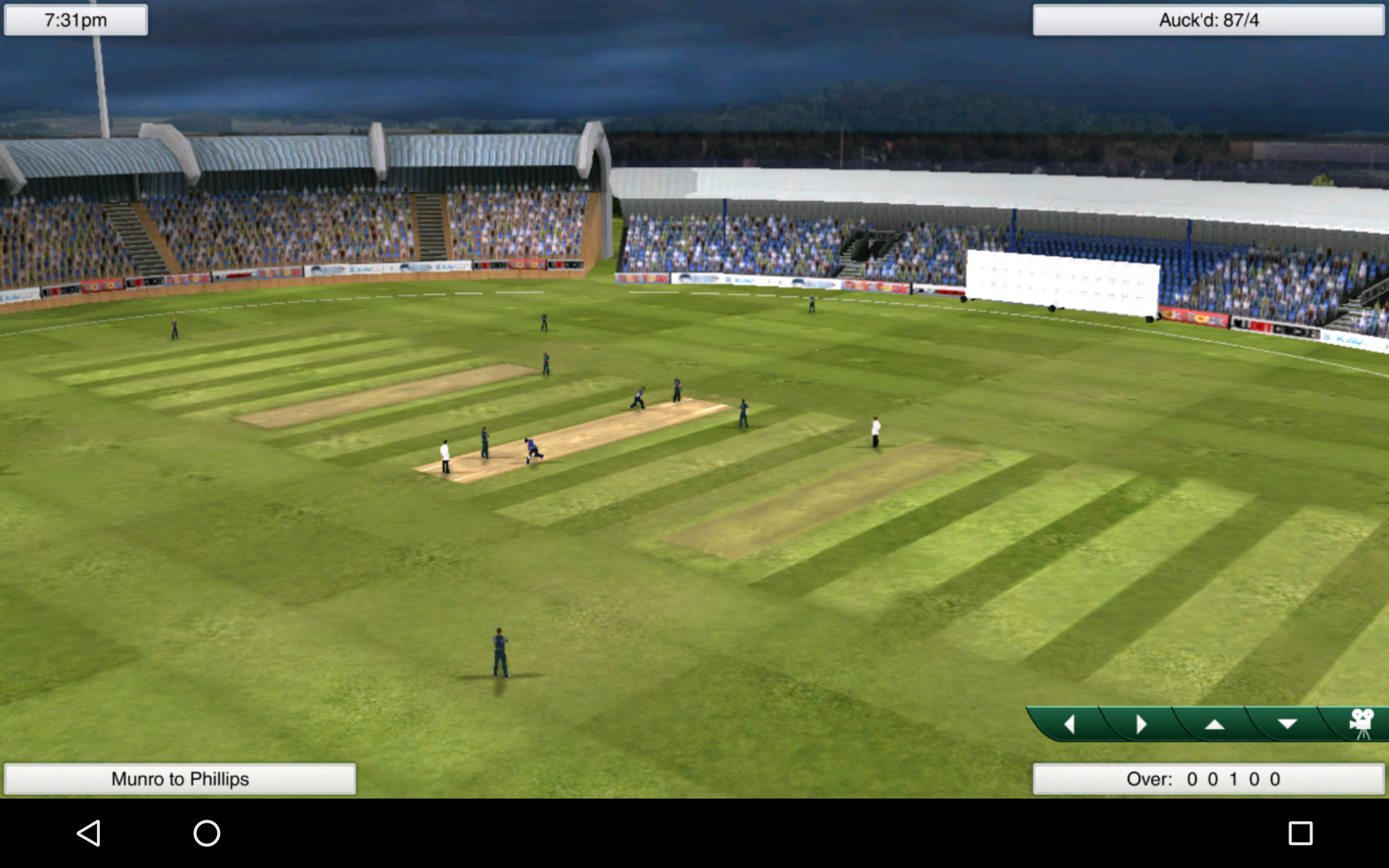Viewport: 1389px width, 868px height.
Task: Tap the Android back navigation icon
Action: pyautogui.click(x=88, y=833)
